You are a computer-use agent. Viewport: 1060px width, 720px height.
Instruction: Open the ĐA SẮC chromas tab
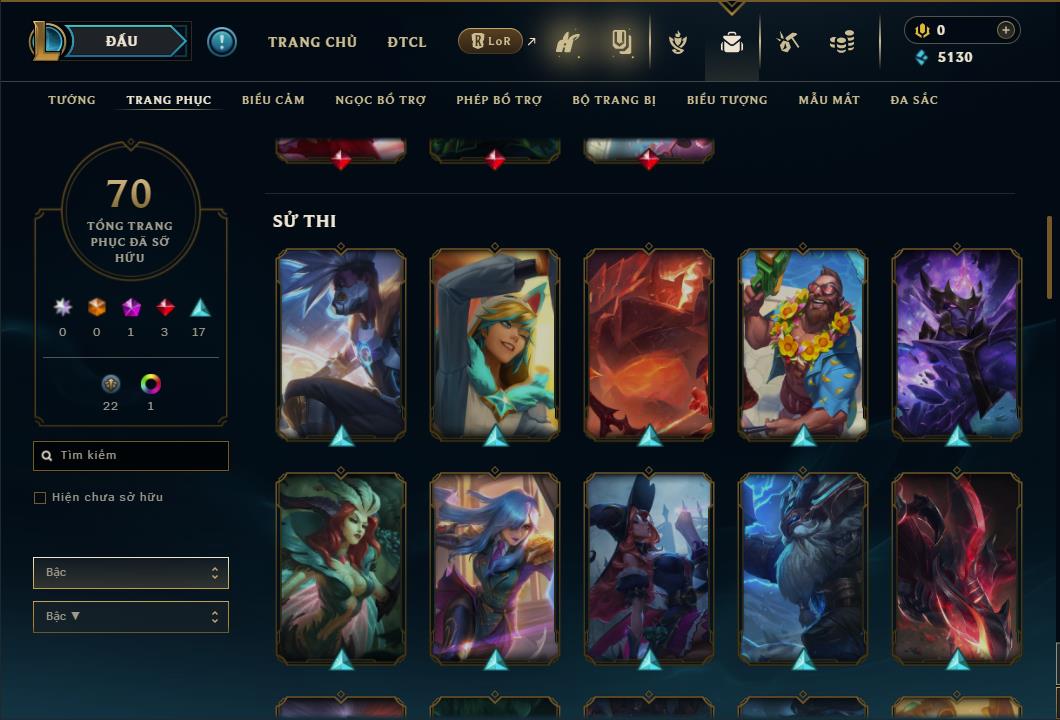pyautogui.click(x=914, y=100)
